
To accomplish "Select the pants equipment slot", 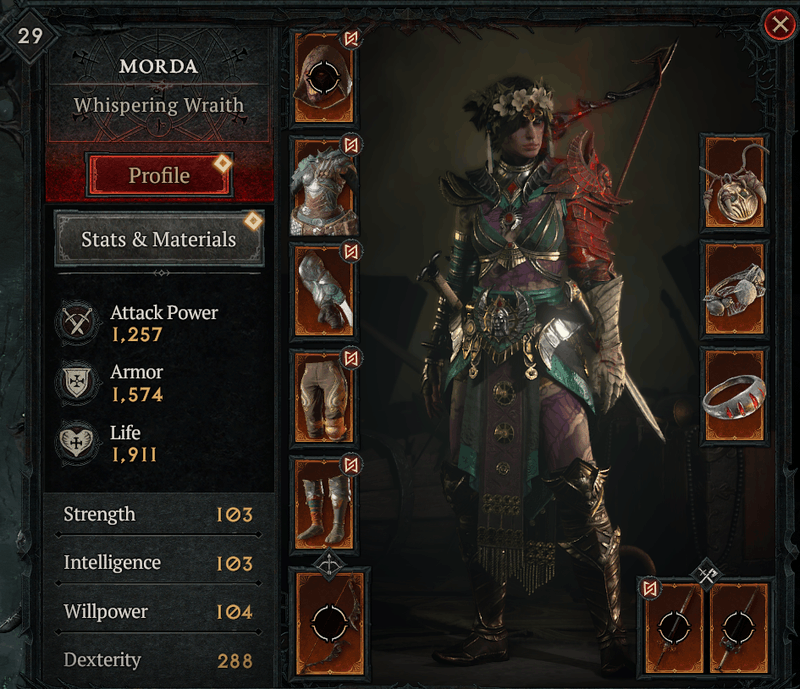I will [x=324, y=397].
